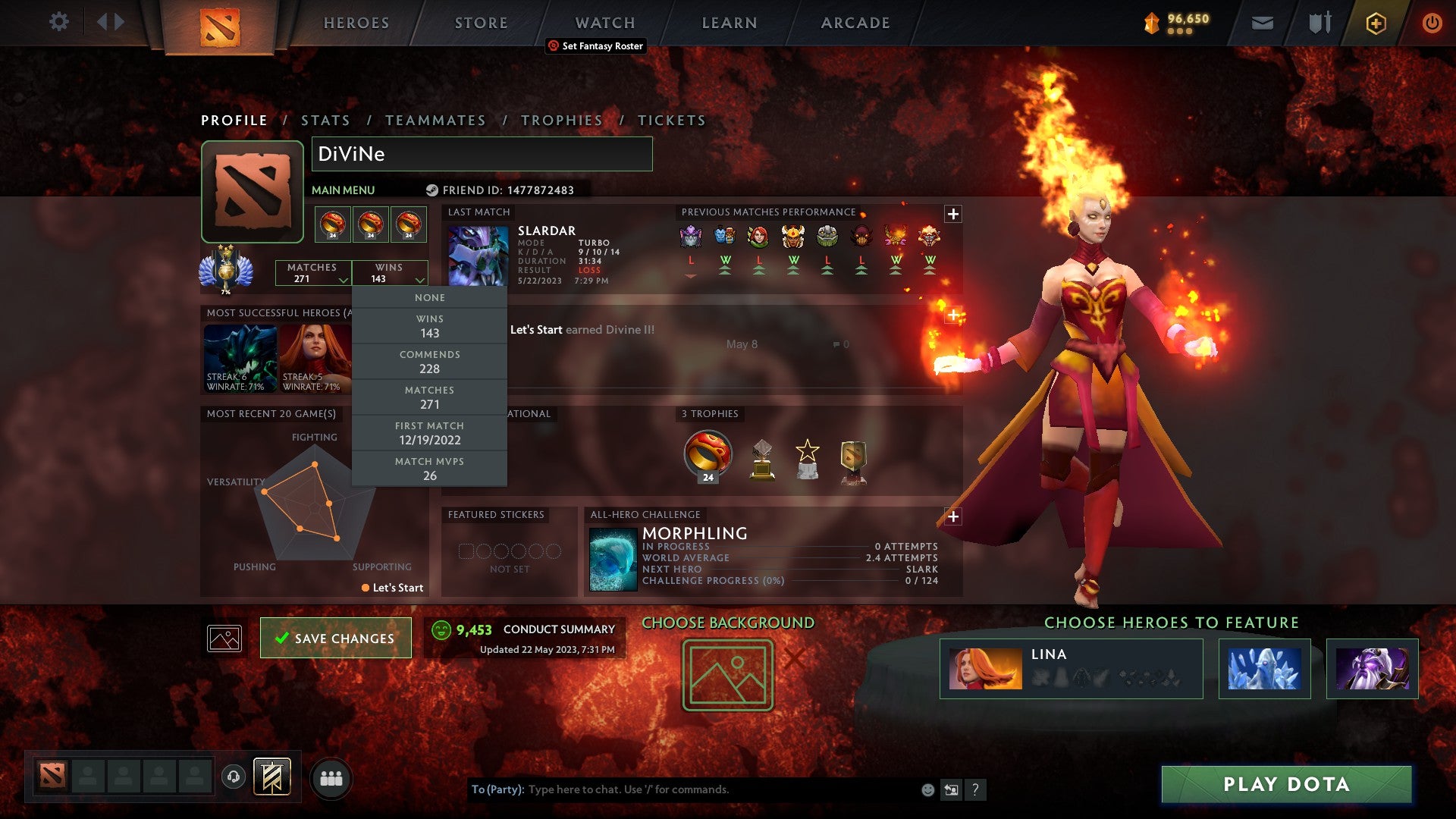Toggle edit background image icon near Save Changes
The image size is (1456, 819).
[224, 638]
